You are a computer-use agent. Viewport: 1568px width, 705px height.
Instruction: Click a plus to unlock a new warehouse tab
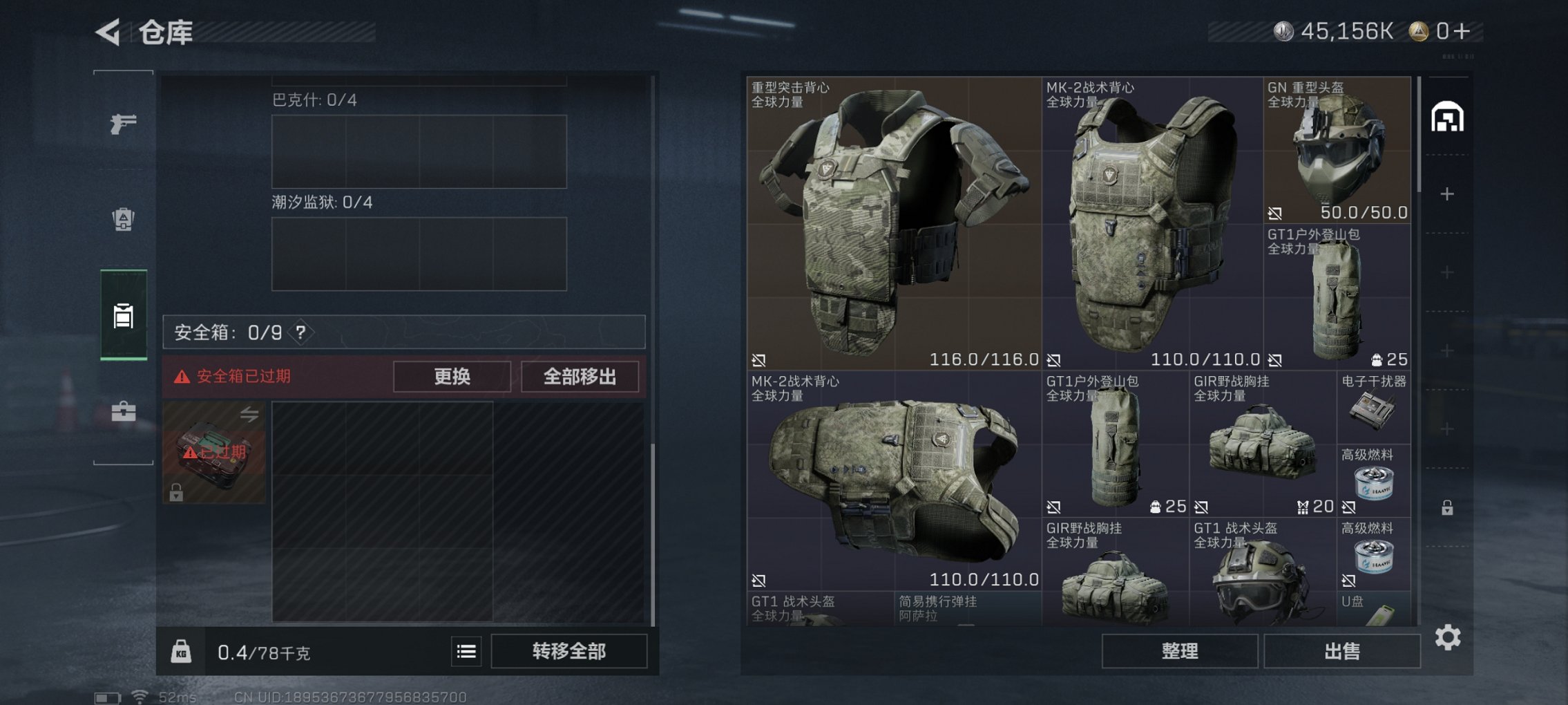[1448, 194]
